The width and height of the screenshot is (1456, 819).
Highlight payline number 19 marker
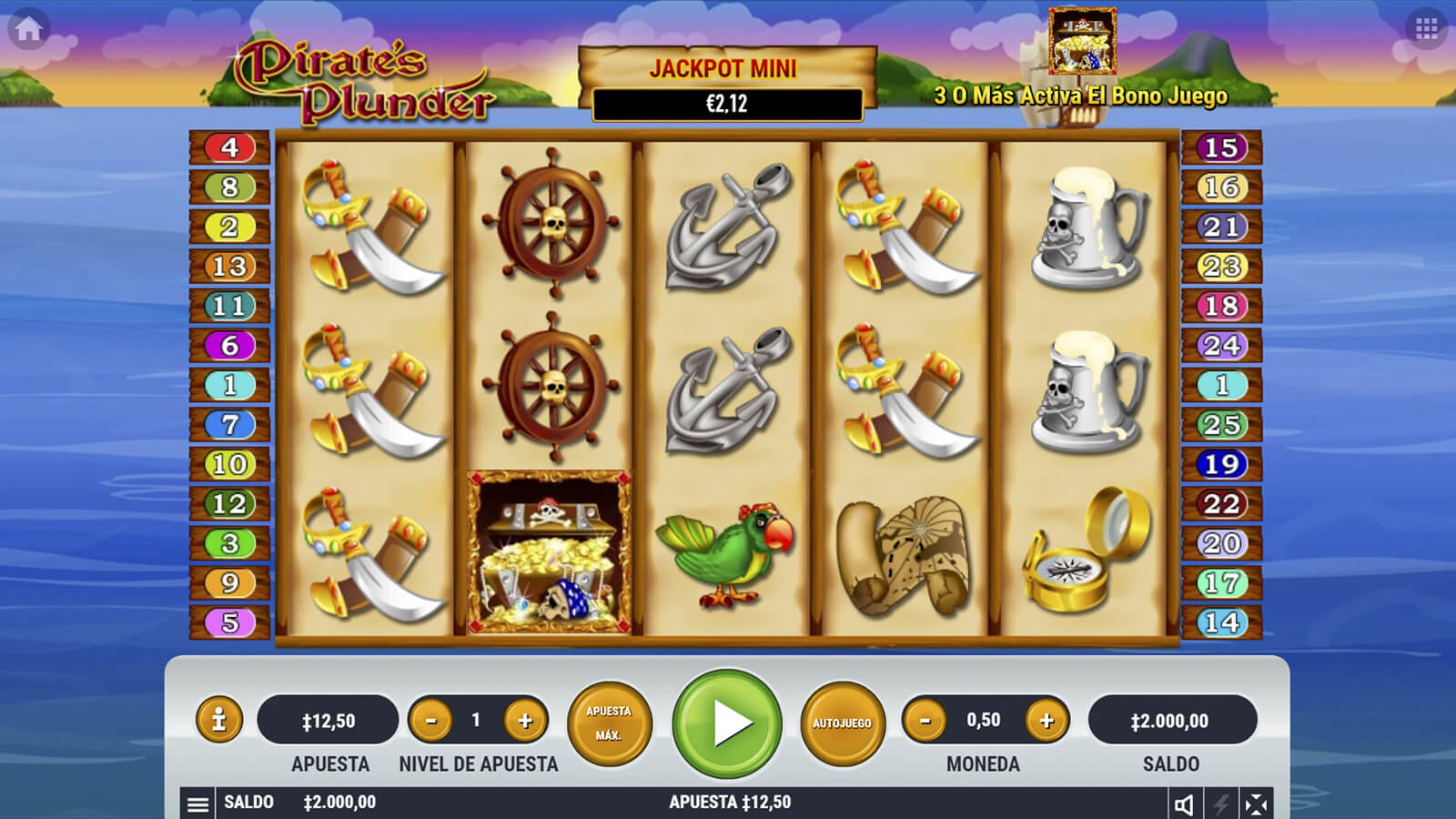pos(1221,464)
